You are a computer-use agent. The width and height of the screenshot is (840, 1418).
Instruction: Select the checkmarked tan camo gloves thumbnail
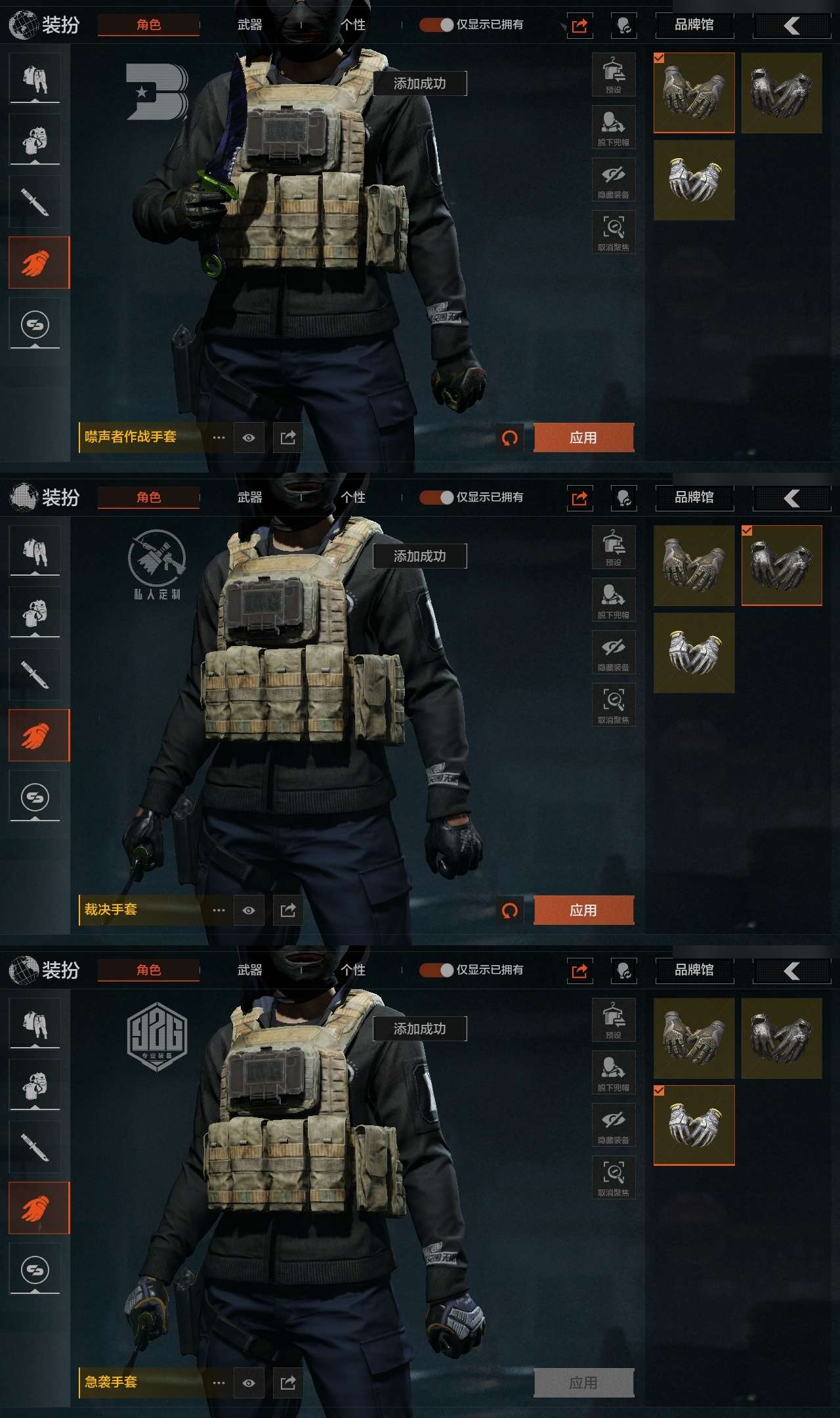[694, 93]
